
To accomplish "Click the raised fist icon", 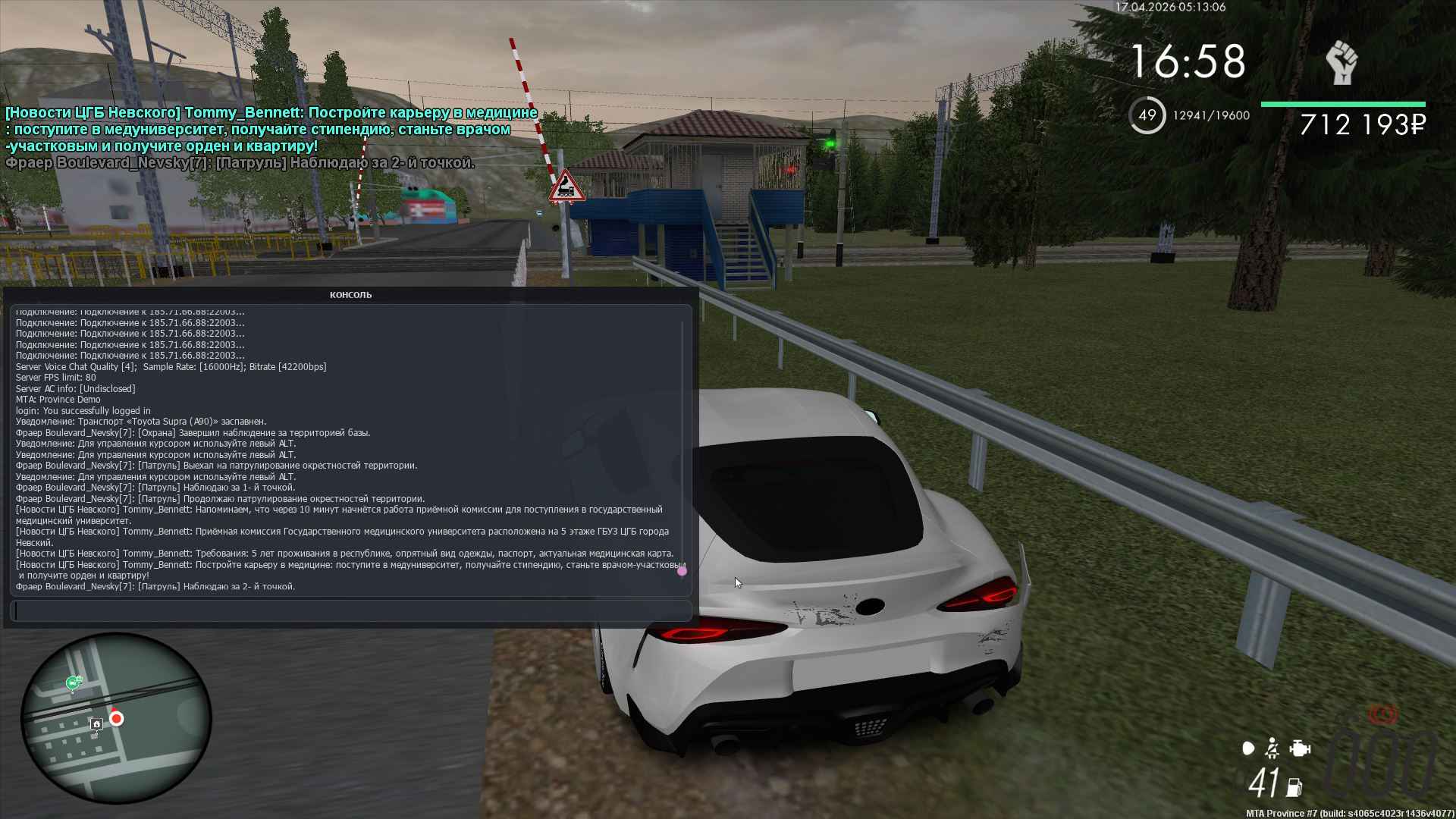I will 1341,63.
